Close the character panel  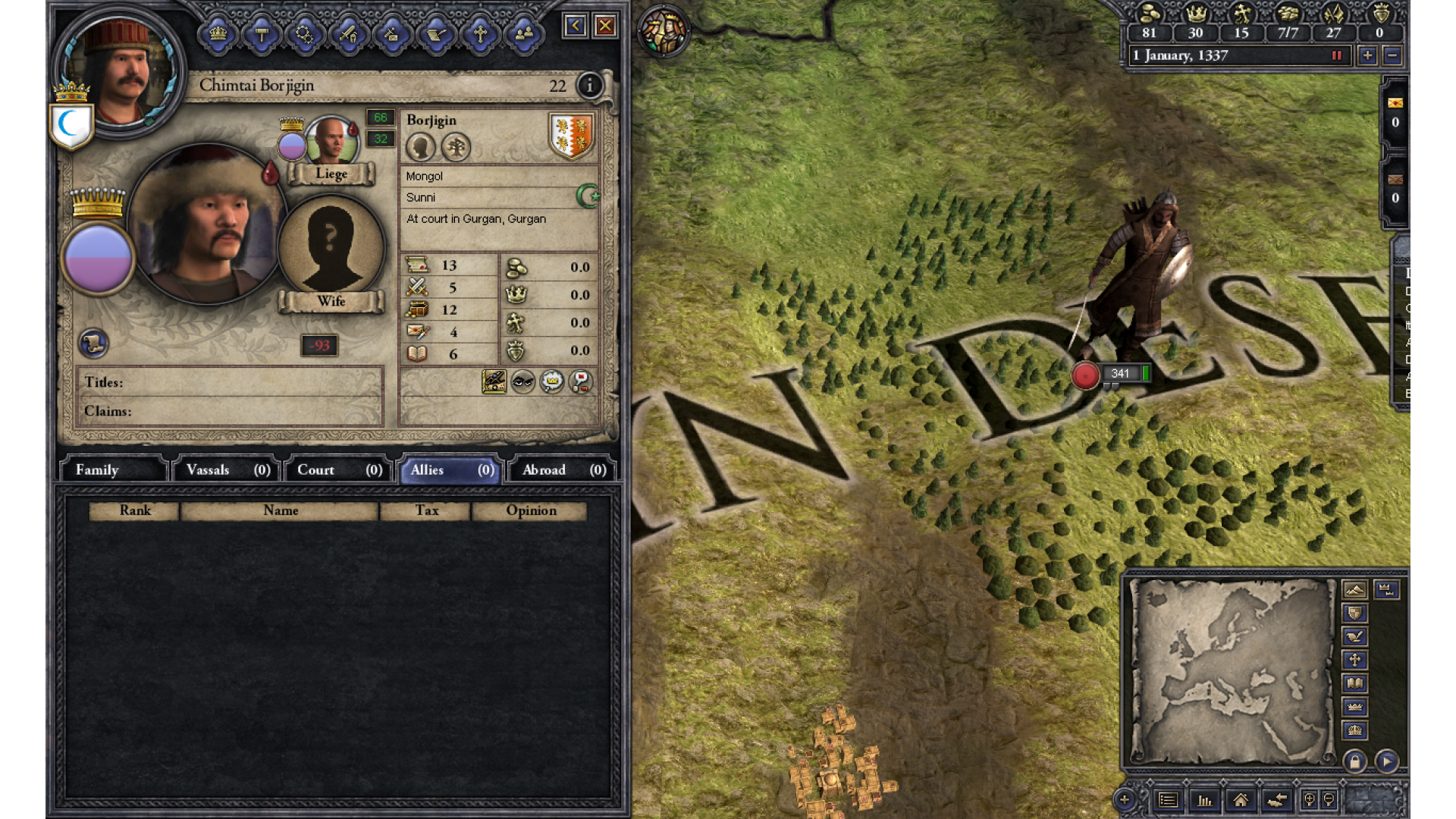605,27
